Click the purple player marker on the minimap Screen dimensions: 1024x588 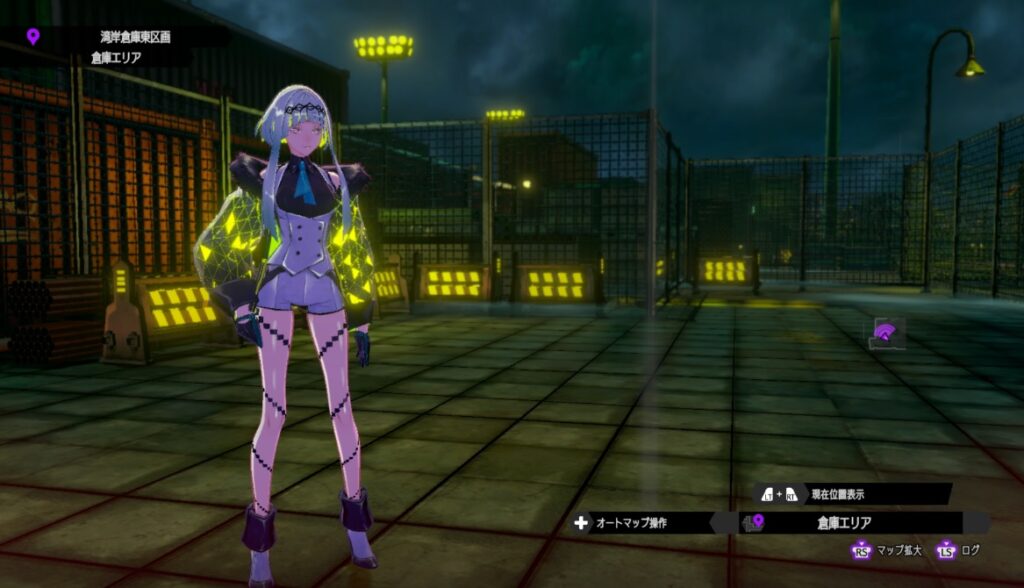click(883, 332)
